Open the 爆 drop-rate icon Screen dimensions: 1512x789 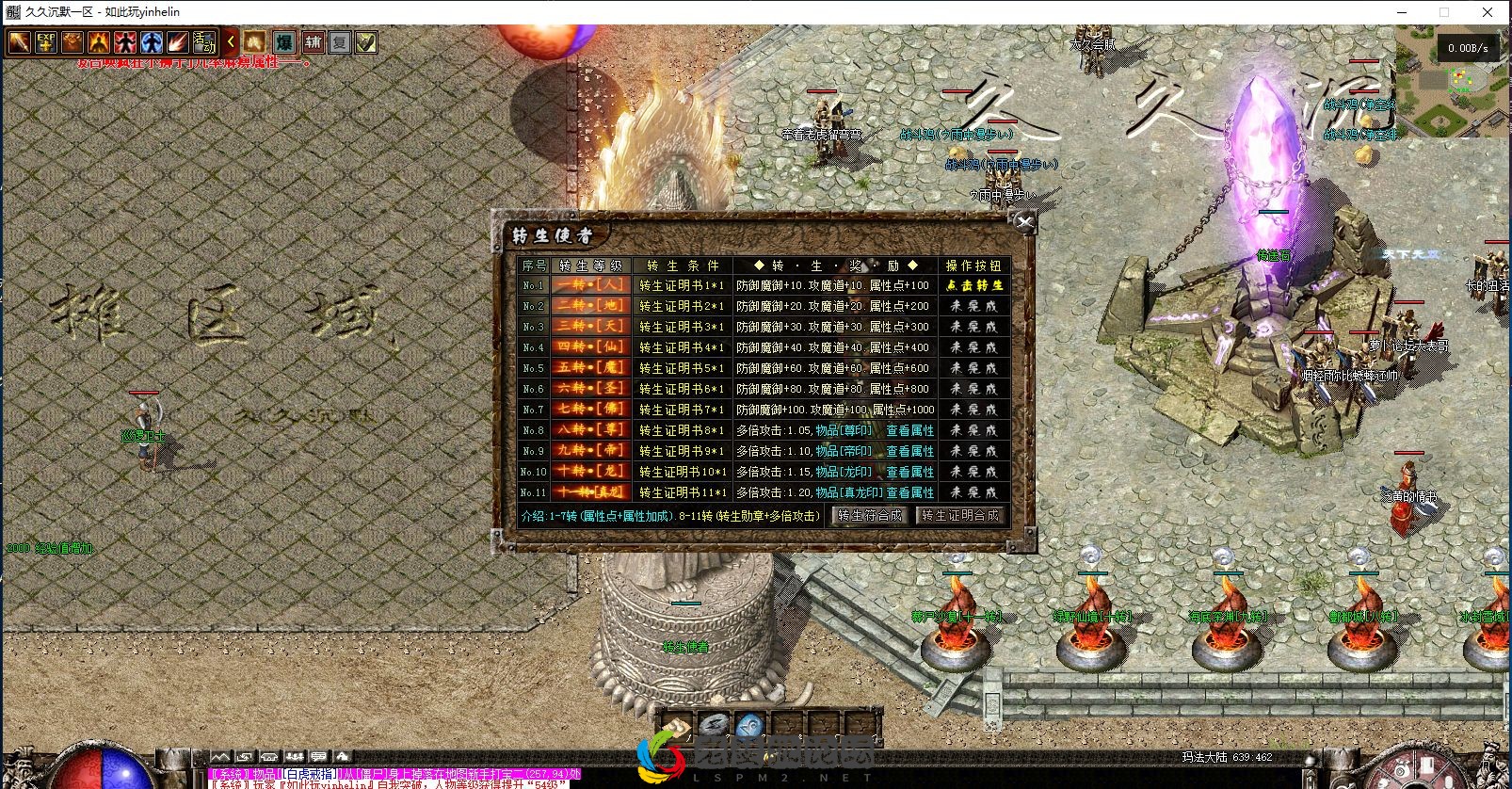pyautogui.click(x=284, y=42)
